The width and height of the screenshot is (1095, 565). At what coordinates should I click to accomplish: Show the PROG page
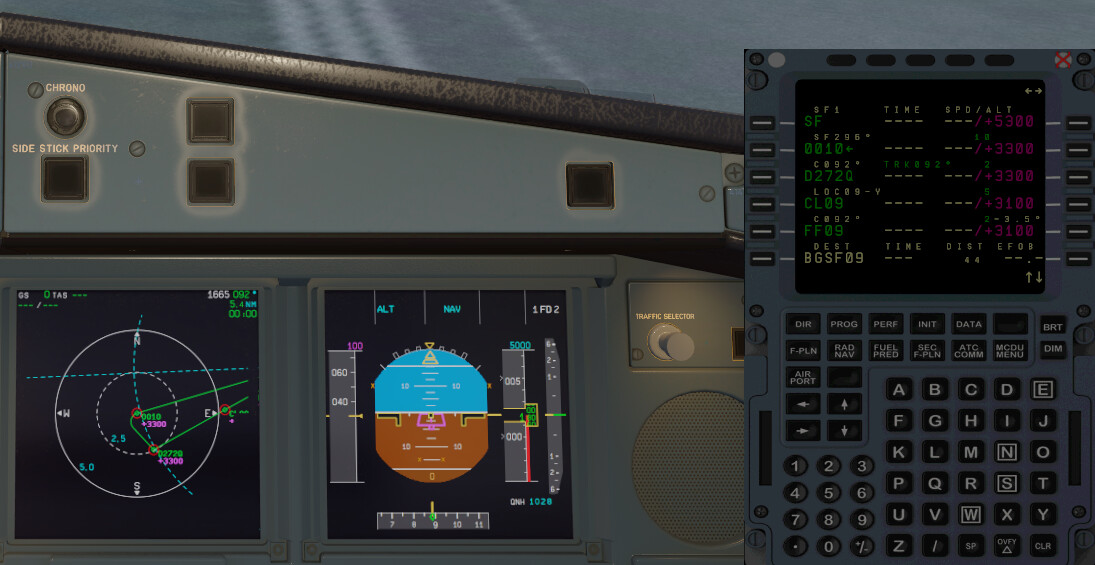844,324
